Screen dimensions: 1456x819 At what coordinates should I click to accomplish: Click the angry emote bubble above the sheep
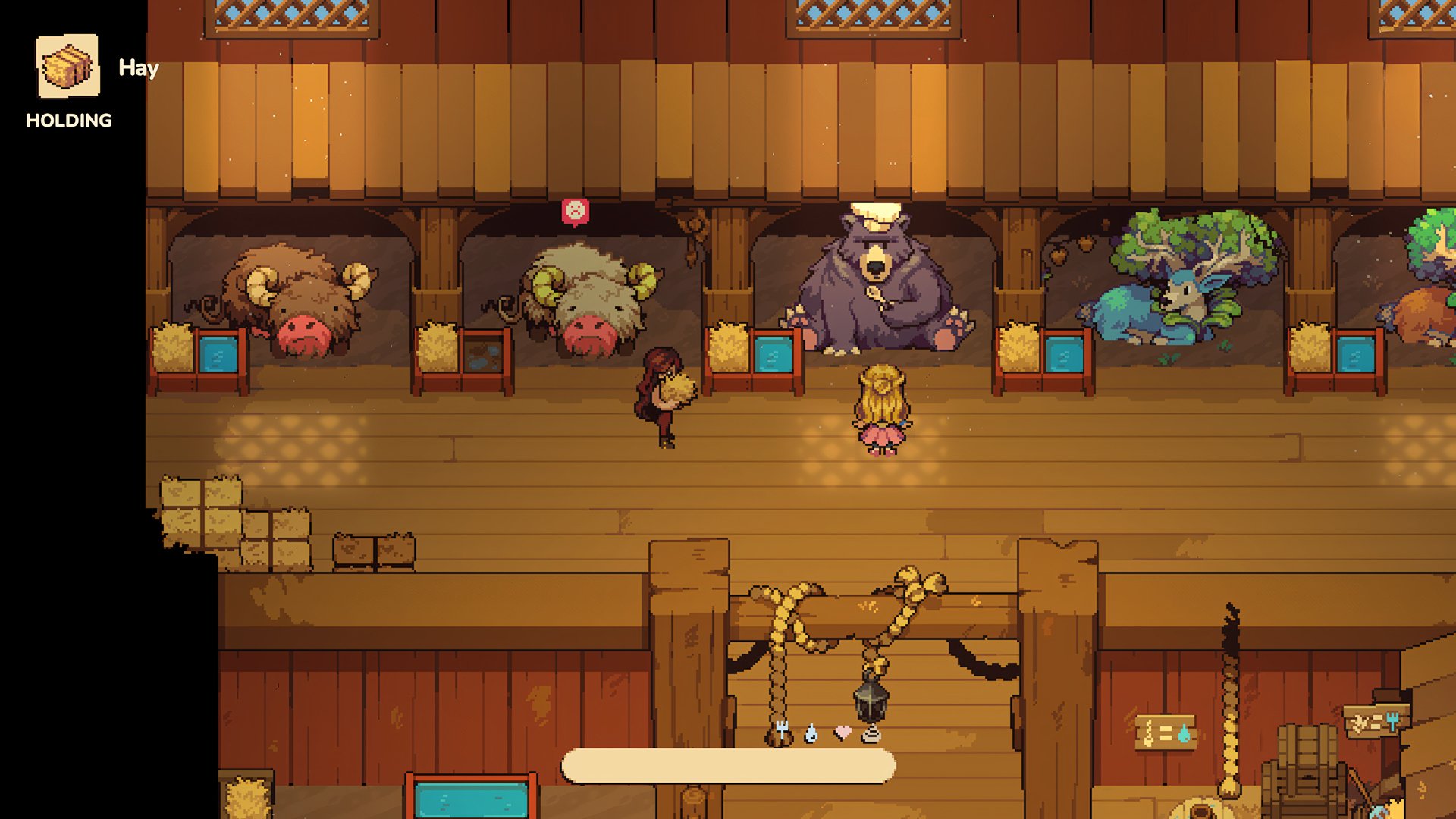click(x=574, y=210)
